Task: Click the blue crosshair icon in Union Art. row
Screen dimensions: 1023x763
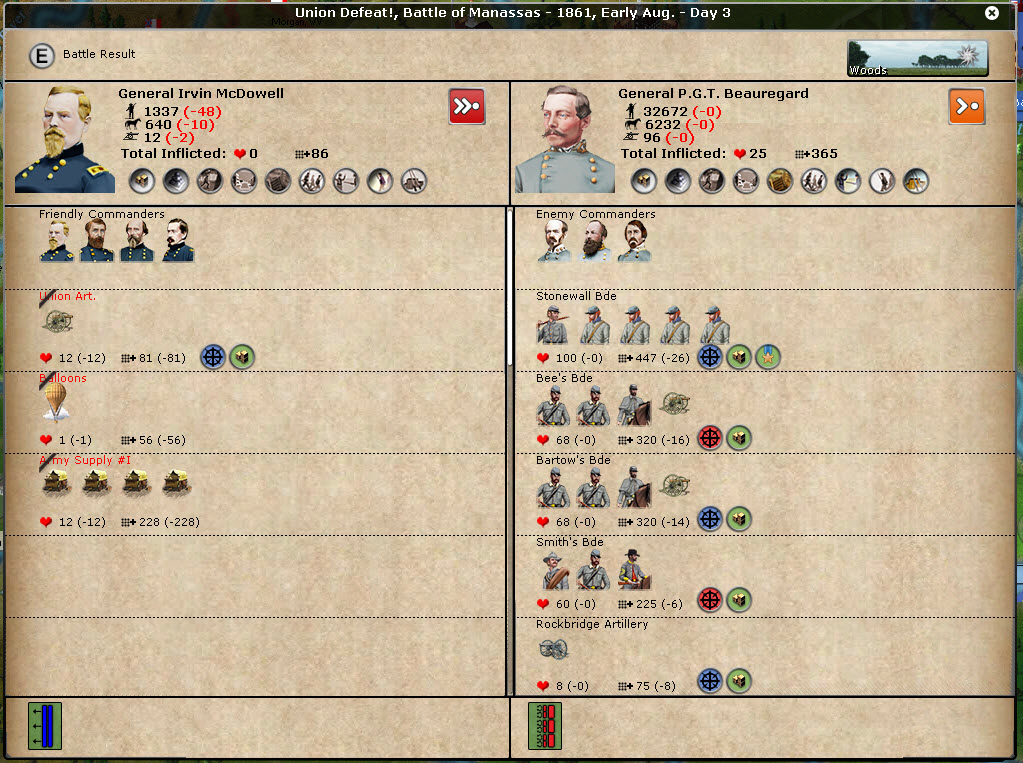Action: coord(212,357)
